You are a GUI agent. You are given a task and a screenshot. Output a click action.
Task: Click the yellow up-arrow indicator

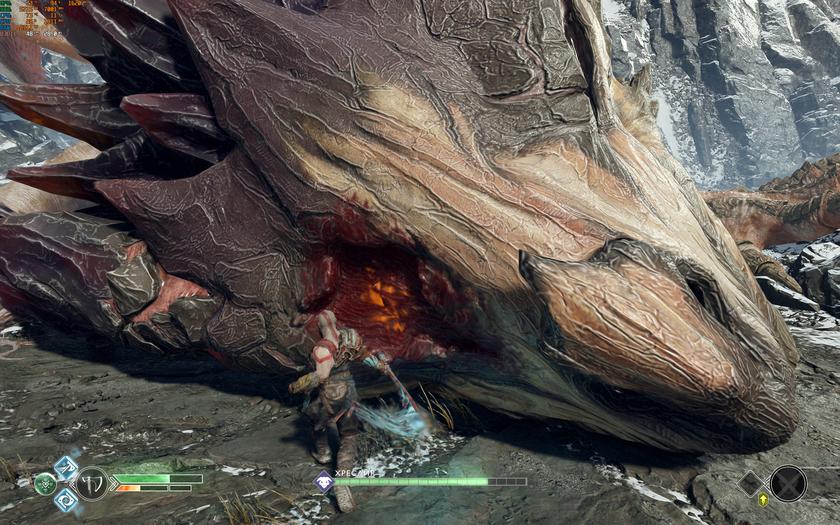coord(764,499)
